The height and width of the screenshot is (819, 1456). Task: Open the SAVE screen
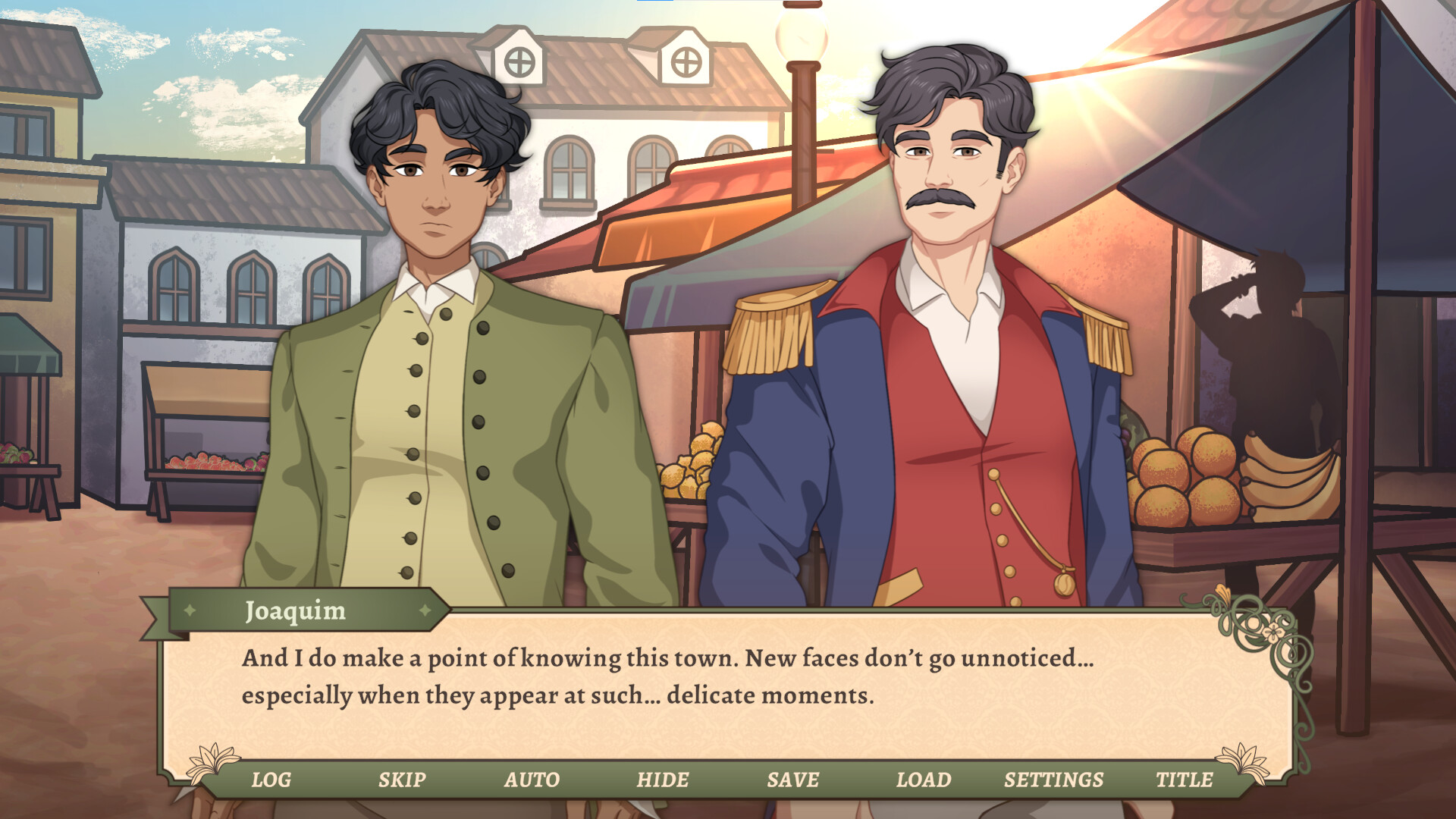click(x=793, y=779)
